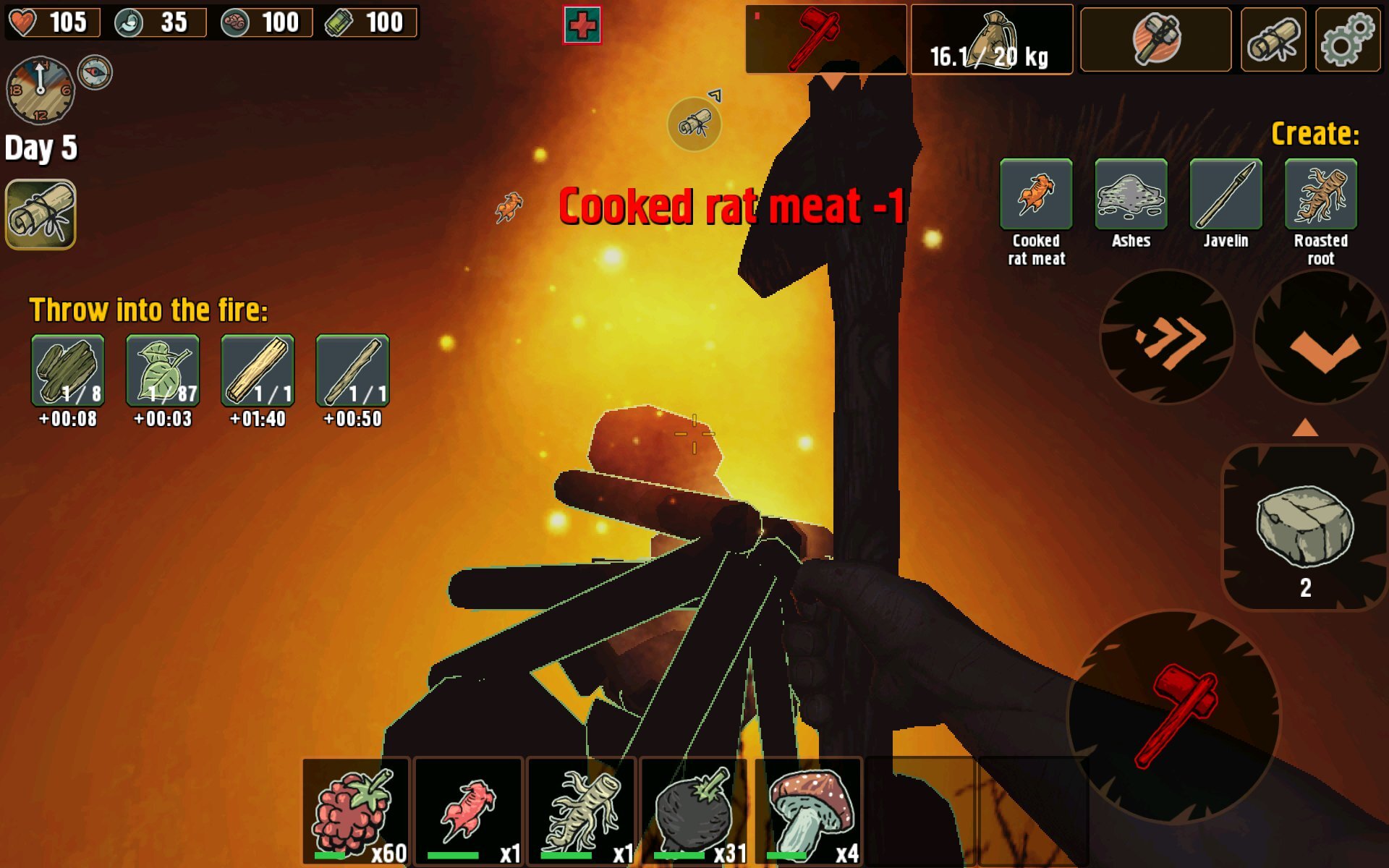Select the equipped red axe slot

(825, 39)
